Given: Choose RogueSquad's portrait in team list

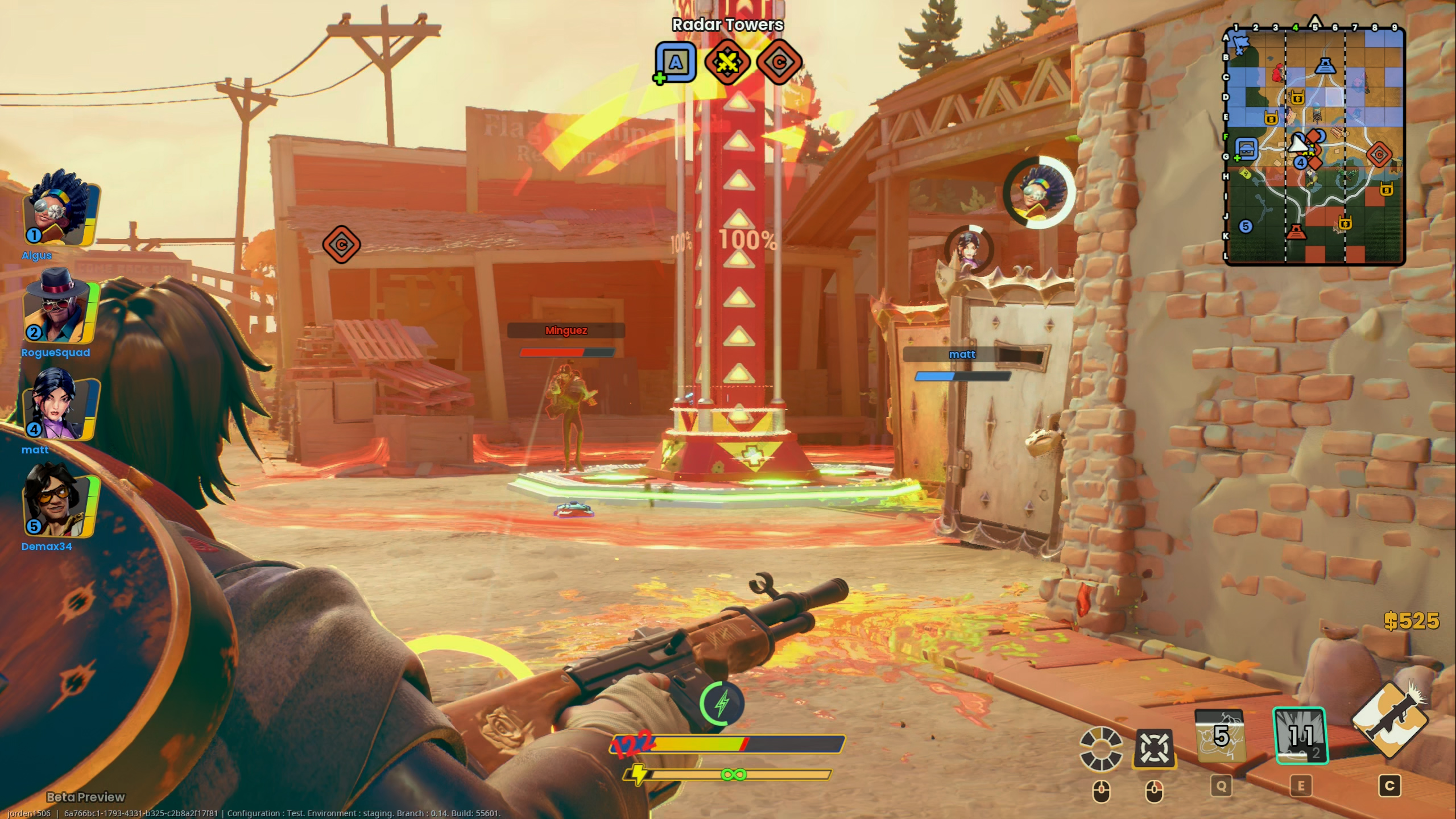Looking at the screenshot, I should click(x=60, y=308).
